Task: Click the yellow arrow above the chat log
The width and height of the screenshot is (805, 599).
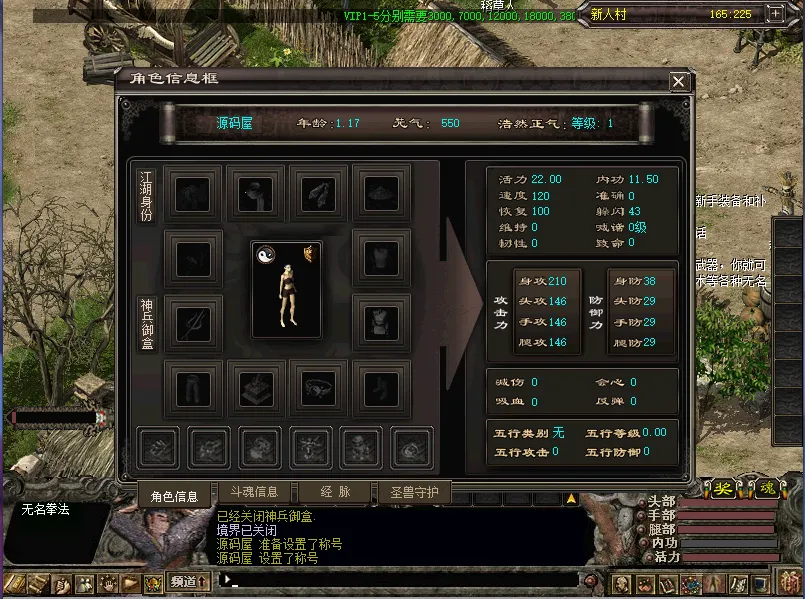Action: pyautogui.click(x=571, y=497)
